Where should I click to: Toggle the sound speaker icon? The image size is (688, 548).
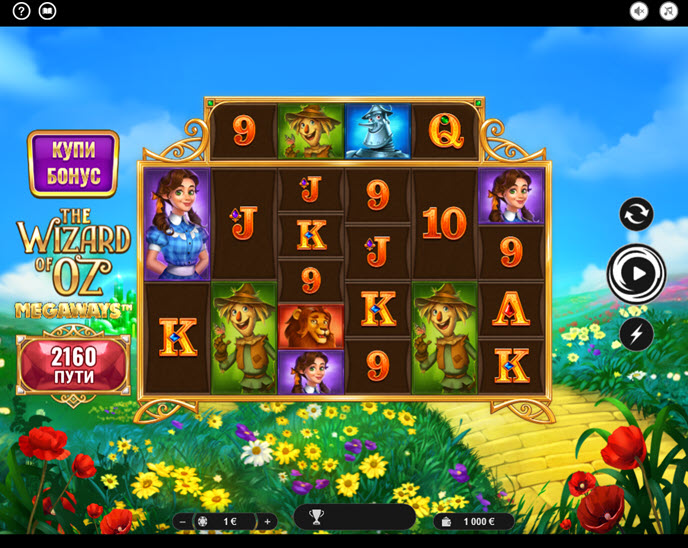639,11
